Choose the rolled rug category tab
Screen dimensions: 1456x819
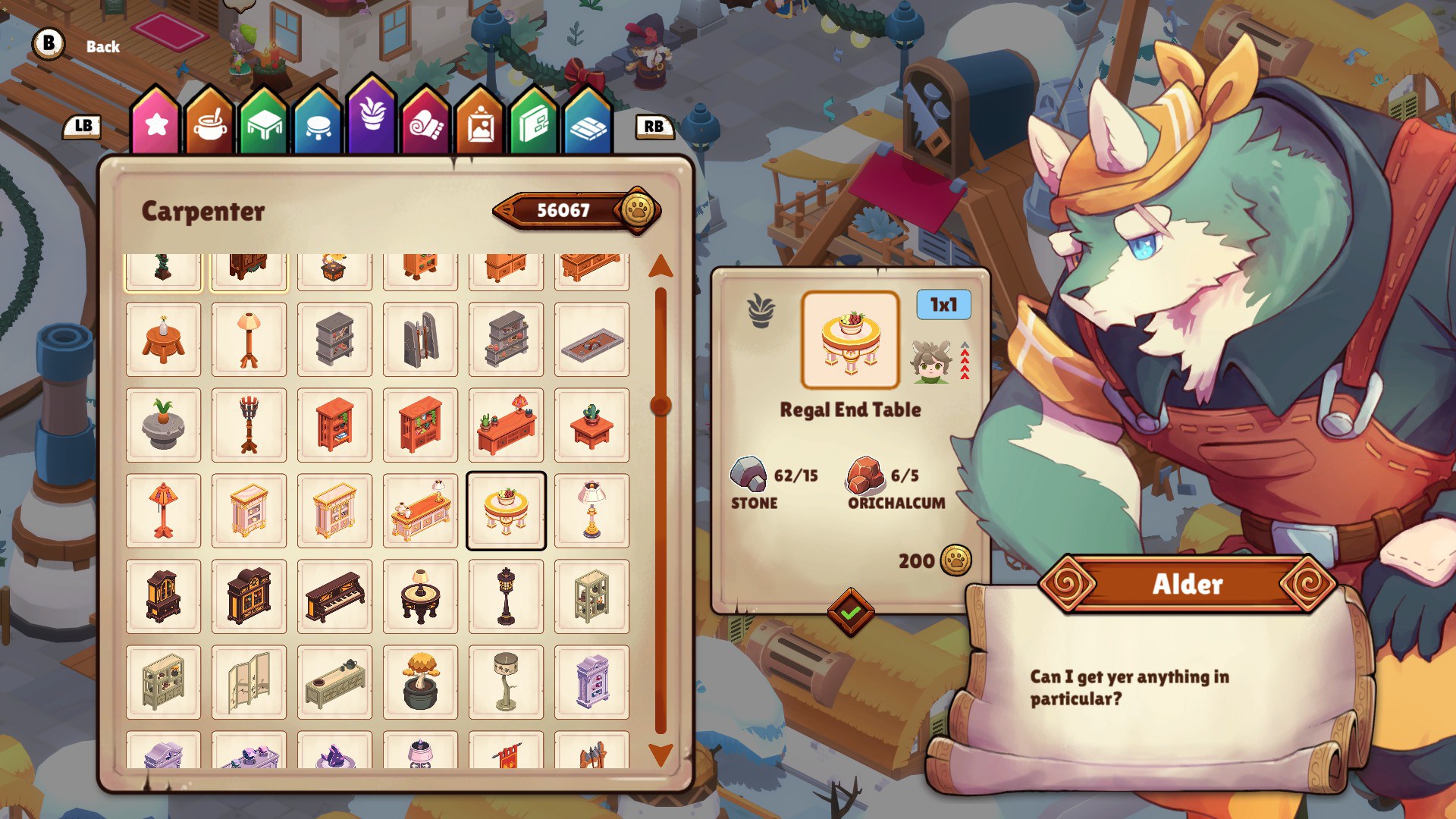[x=425, y=124]
